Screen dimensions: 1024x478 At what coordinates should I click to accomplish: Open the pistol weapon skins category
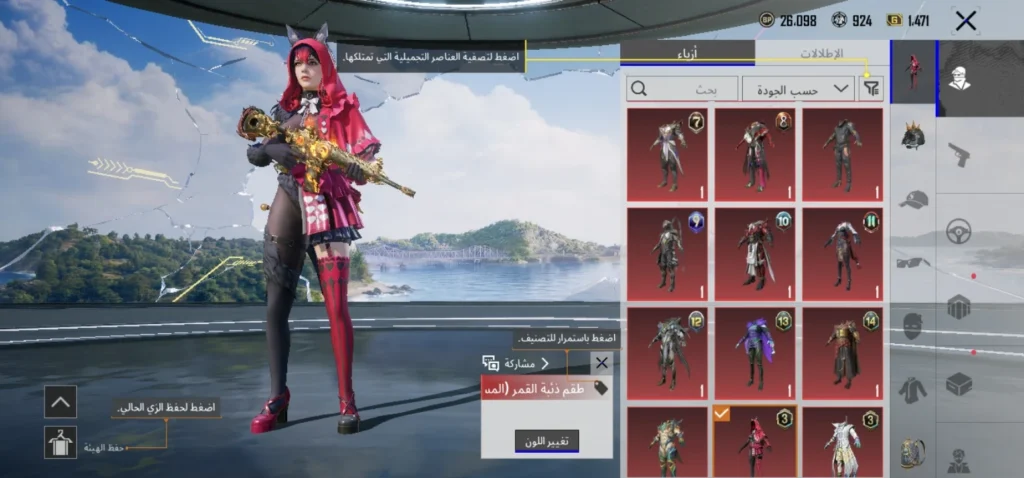(959, 155)
